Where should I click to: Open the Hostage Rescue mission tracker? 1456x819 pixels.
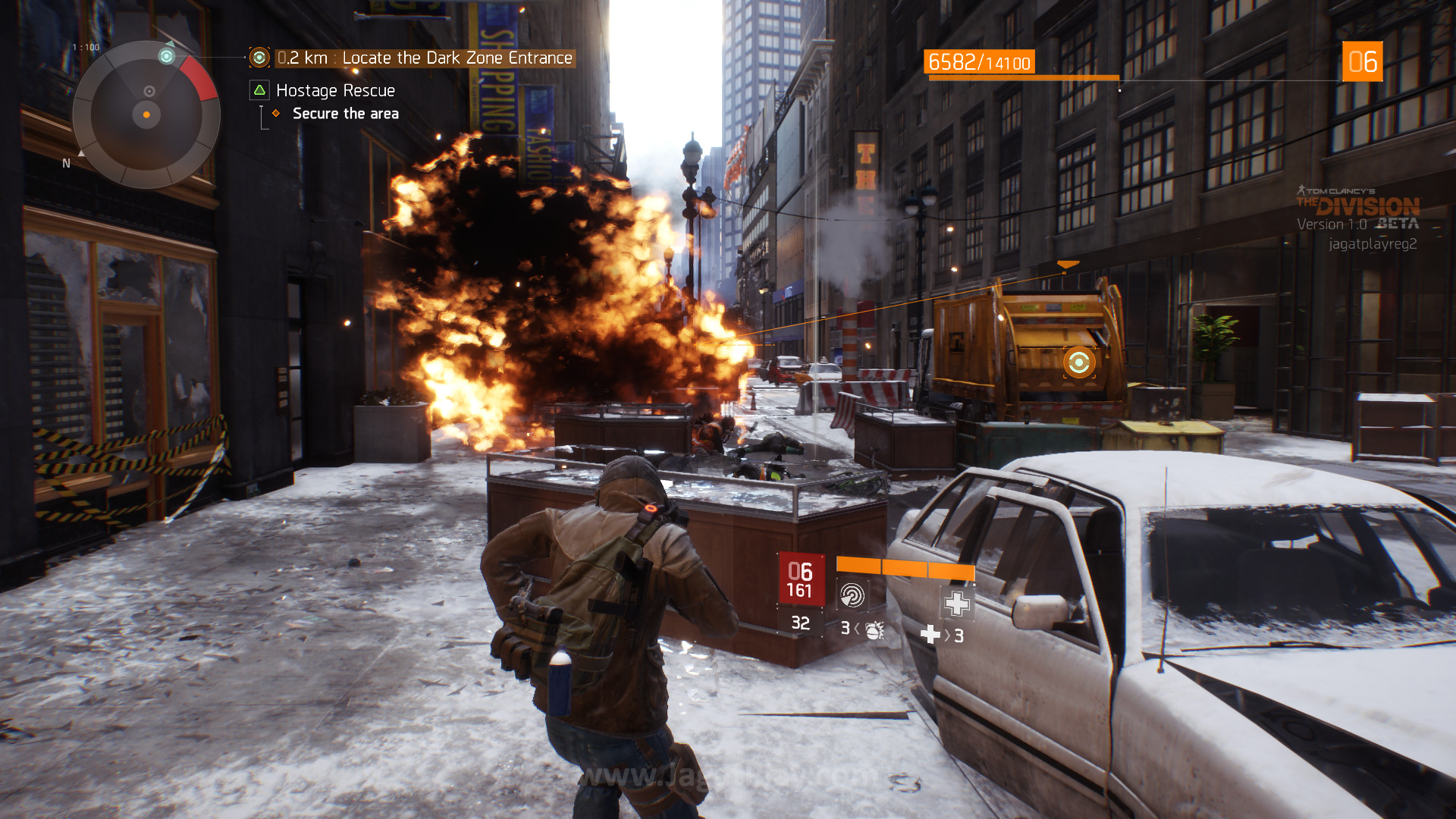pyautogui.click(x=335, y=91)
